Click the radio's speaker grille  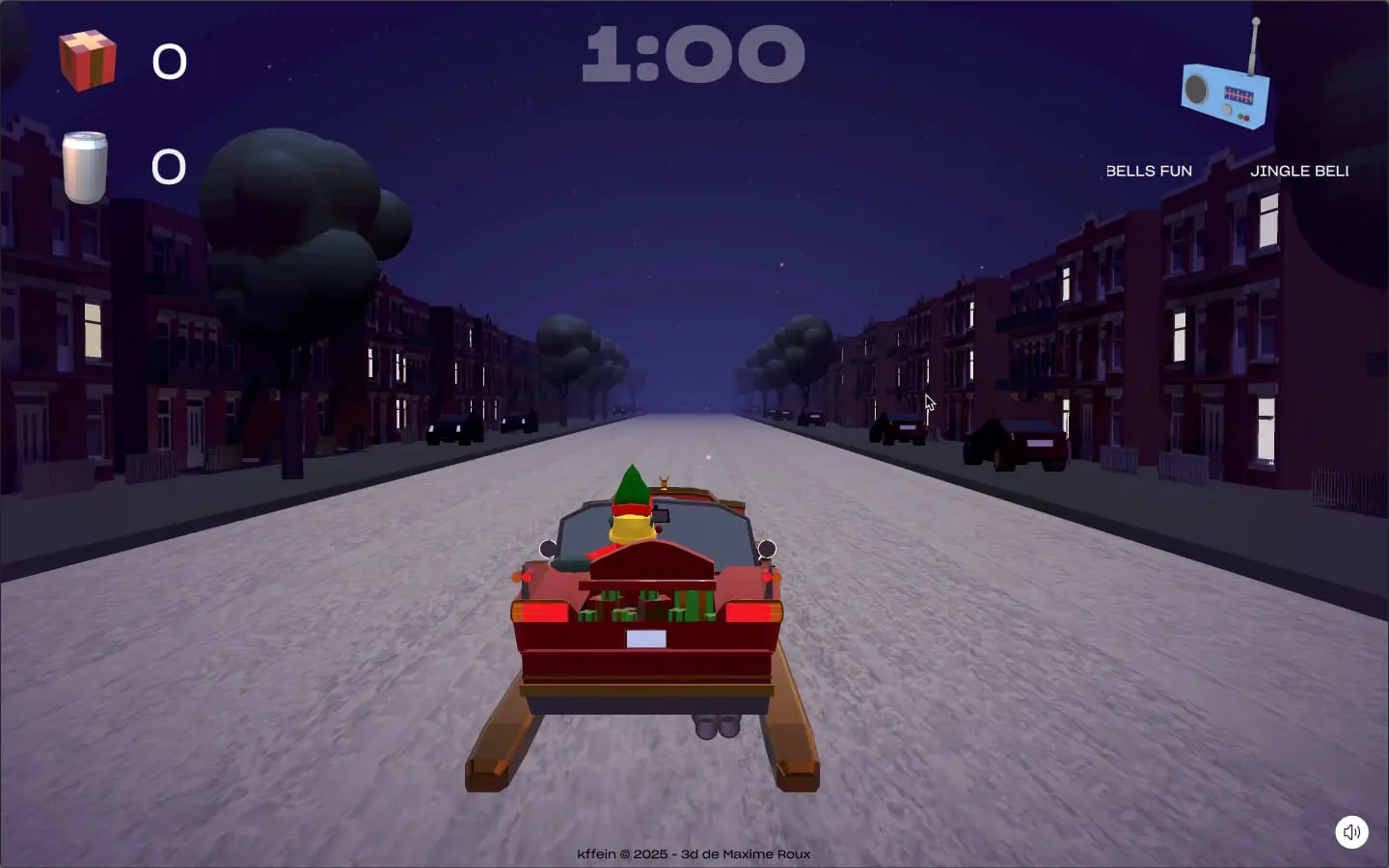pyautogui.click(x=1196, y=89)
